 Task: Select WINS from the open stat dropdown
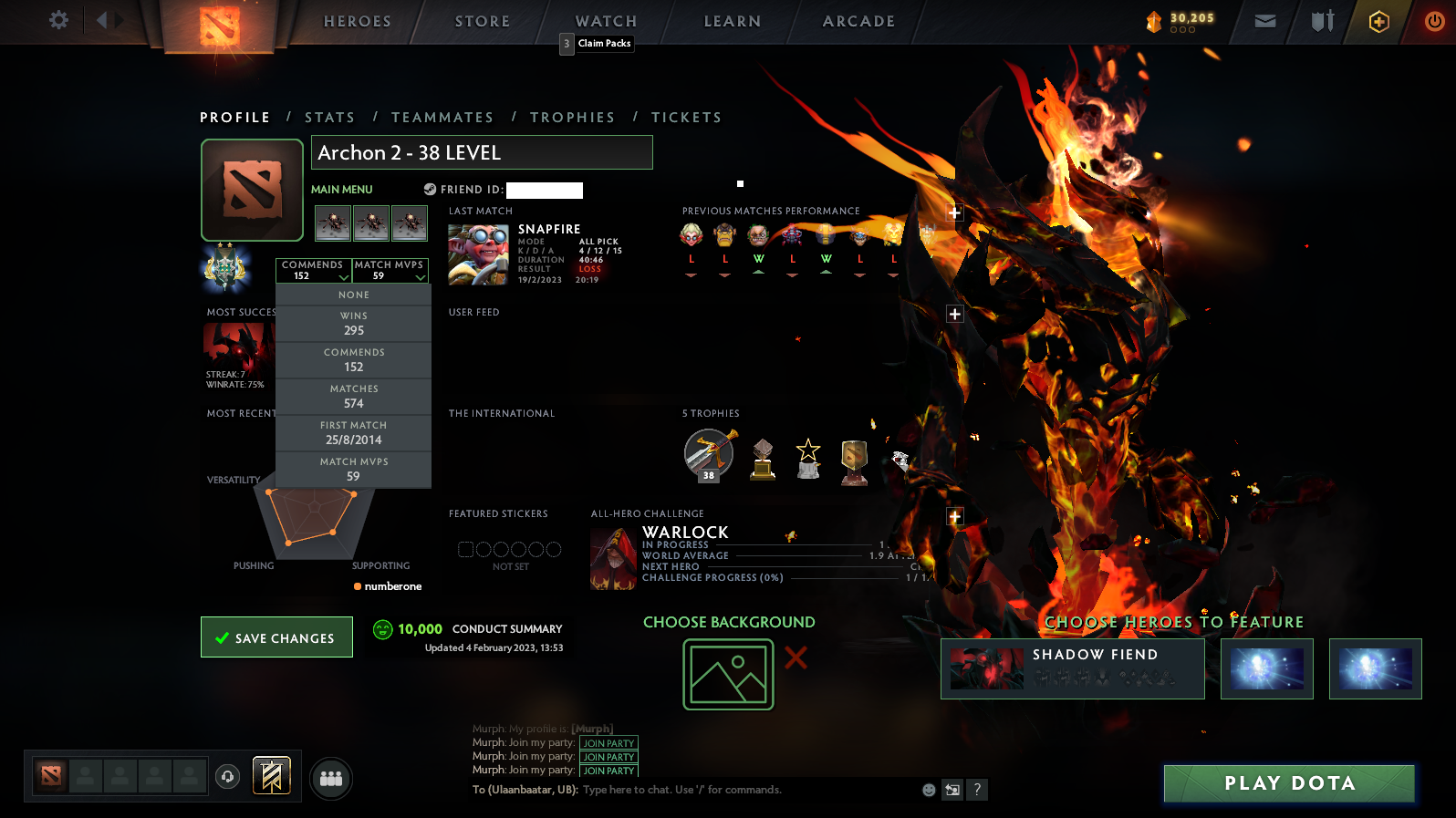(x=354, y=323)
